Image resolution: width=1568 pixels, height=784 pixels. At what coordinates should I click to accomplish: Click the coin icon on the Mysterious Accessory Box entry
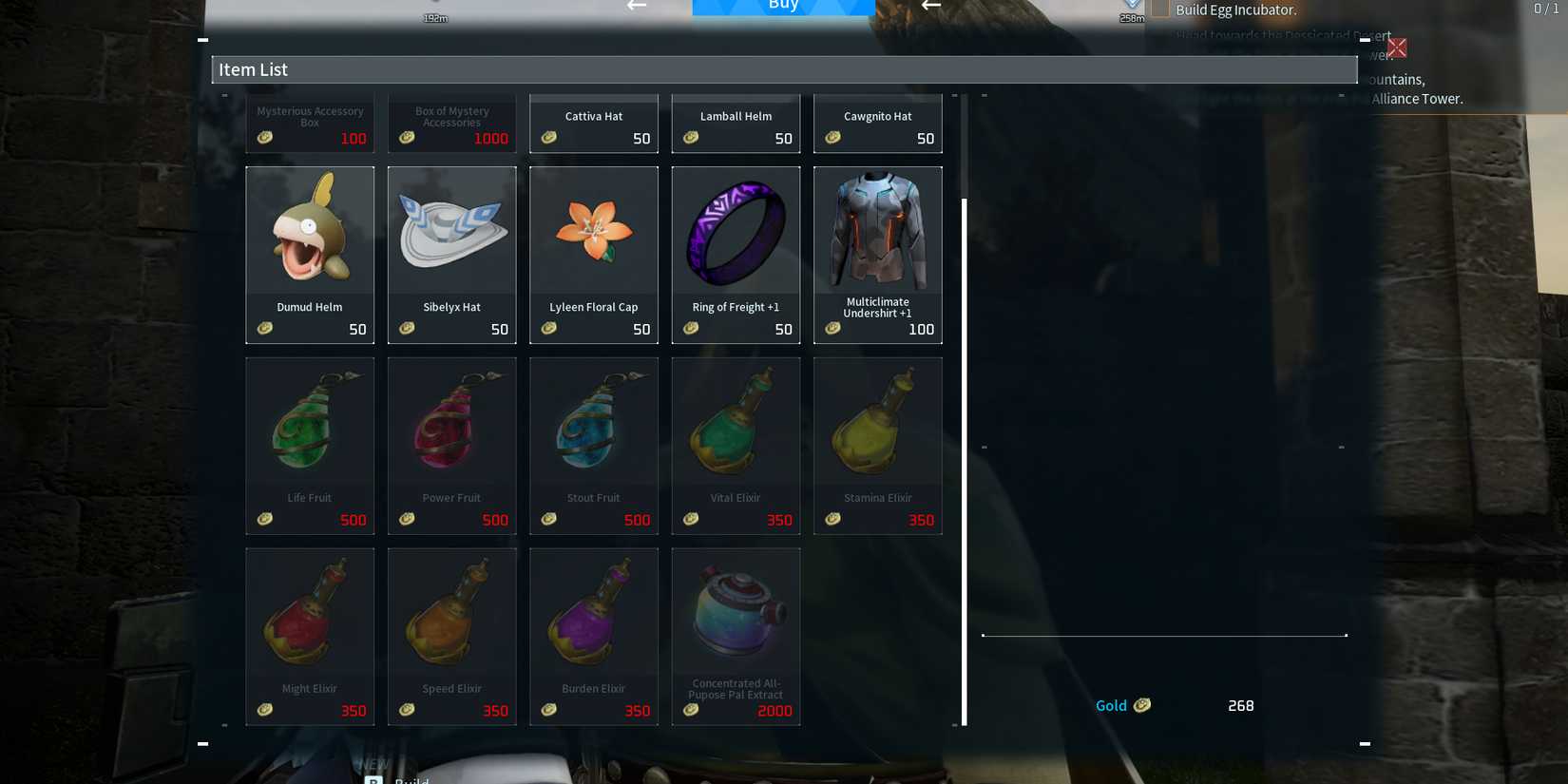(x=264, y=138)
